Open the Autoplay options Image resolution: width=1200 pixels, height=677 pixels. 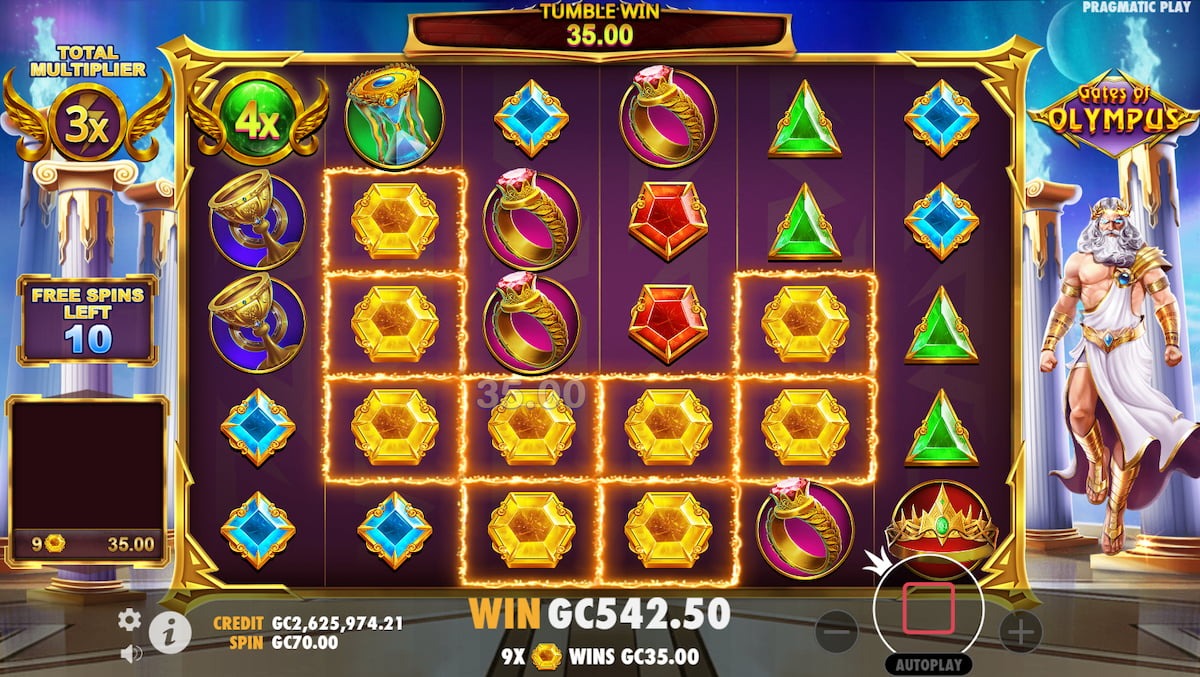[x=928, y=664]
